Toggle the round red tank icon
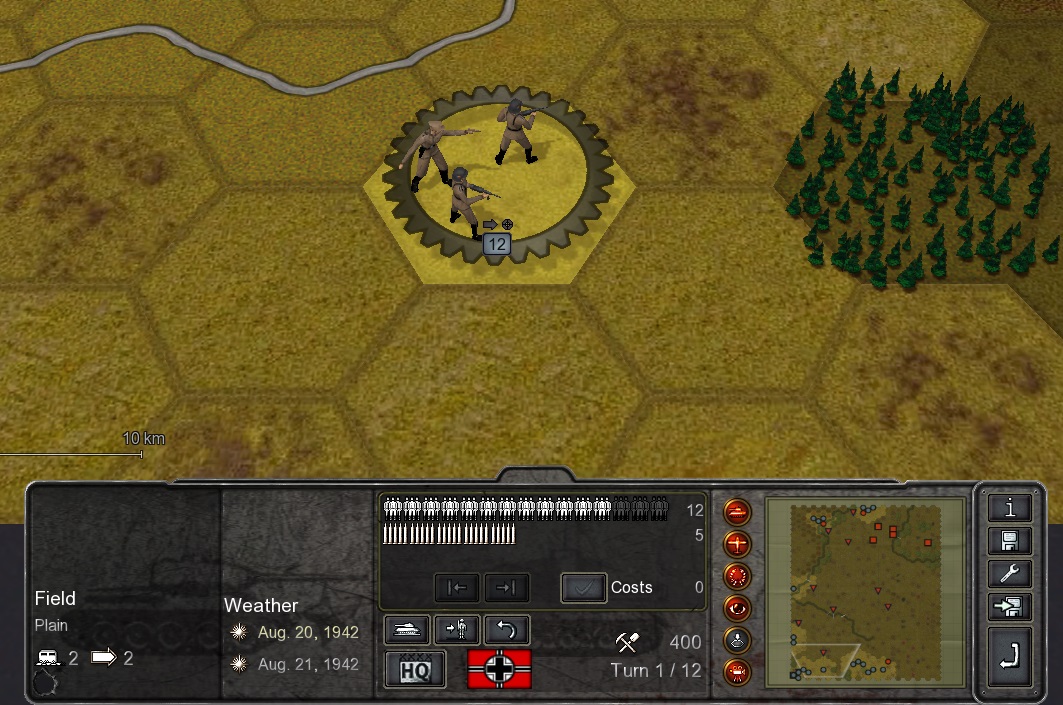This screenshot has width=1063, height=705. pyautogui.click(x=738, y=513)
